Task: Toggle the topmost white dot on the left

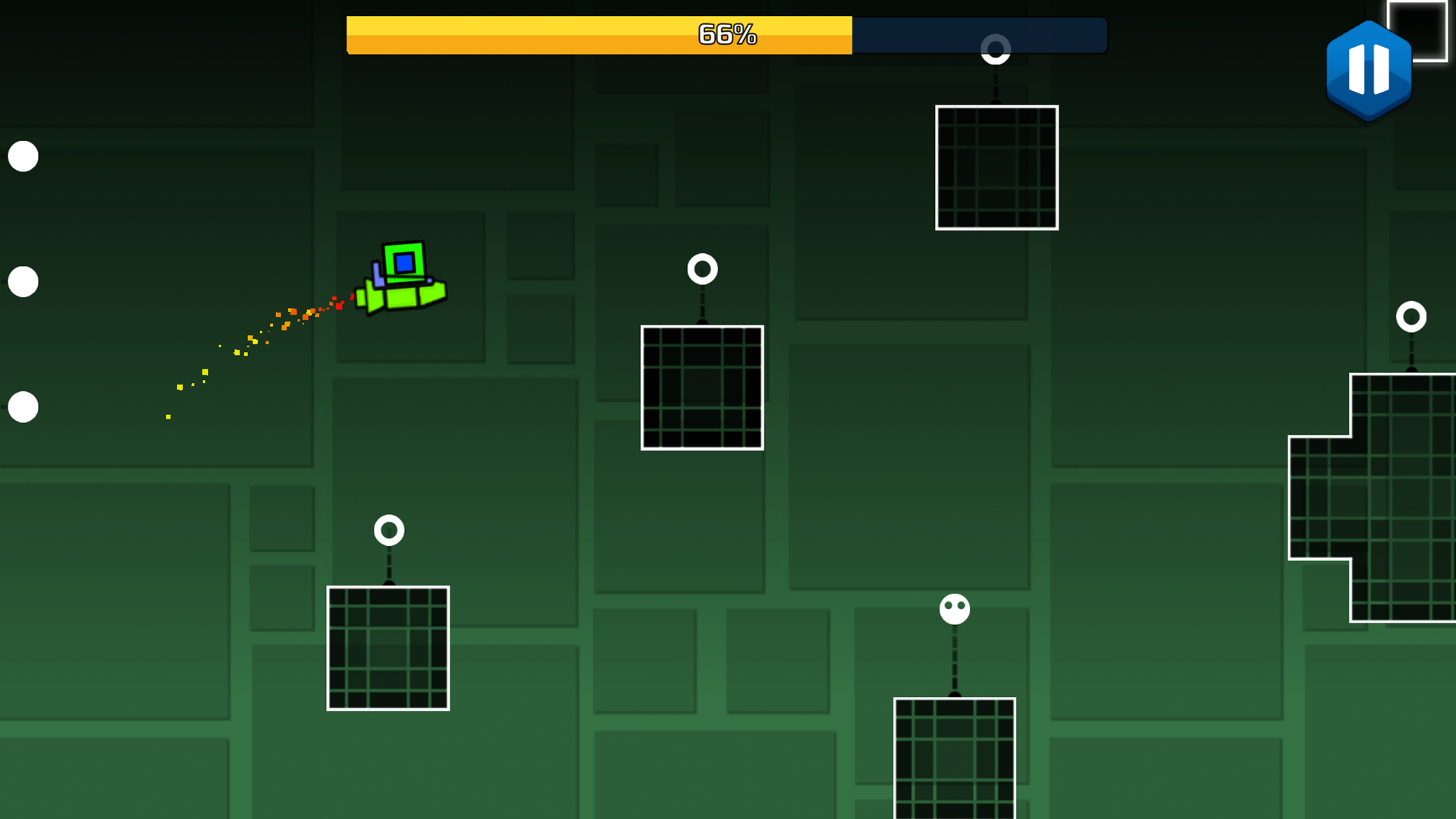Action: click(23, 156)
